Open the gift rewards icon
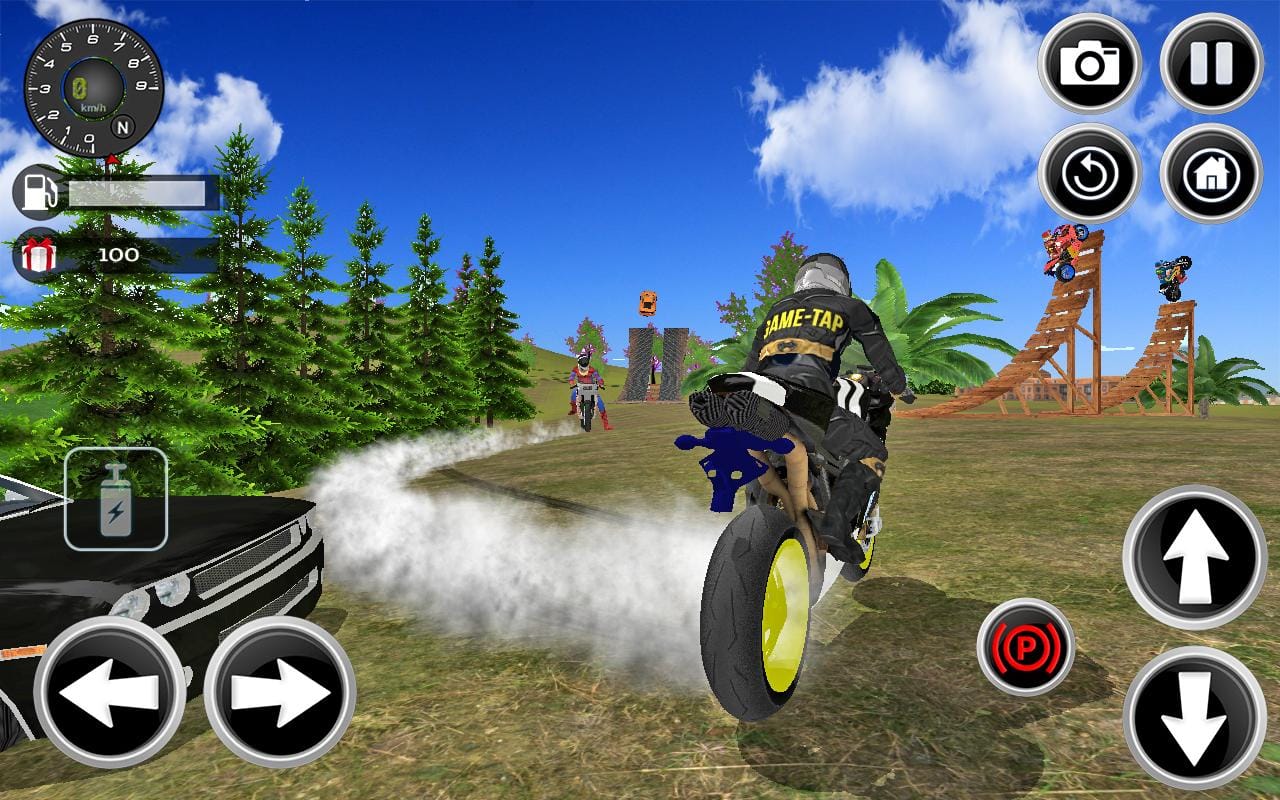 tap(37, 255)
